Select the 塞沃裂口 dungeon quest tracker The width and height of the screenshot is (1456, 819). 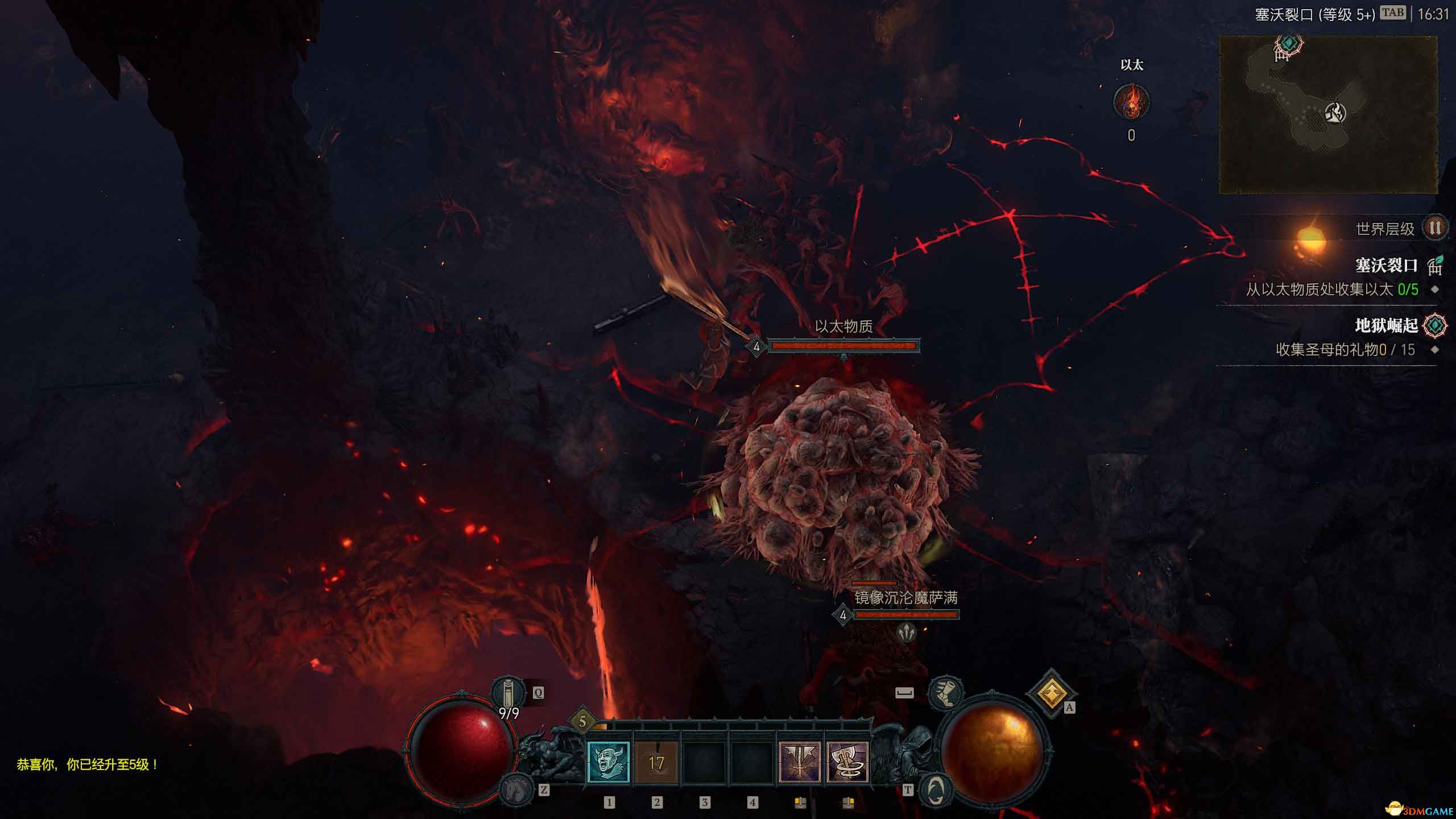pos(1387,265)
